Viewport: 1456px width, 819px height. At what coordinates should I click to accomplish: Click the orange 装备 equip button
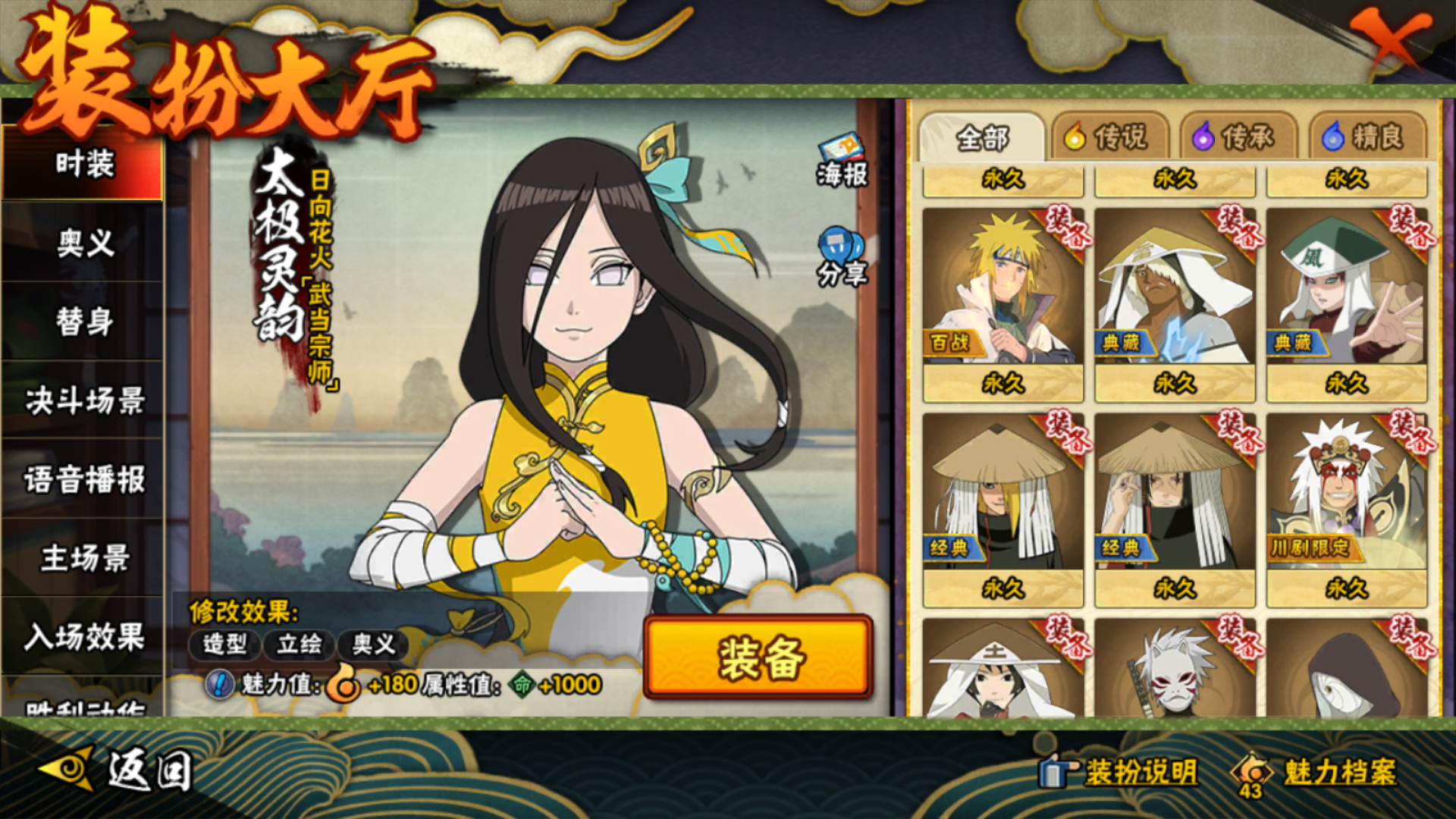(x=759, y=657)
